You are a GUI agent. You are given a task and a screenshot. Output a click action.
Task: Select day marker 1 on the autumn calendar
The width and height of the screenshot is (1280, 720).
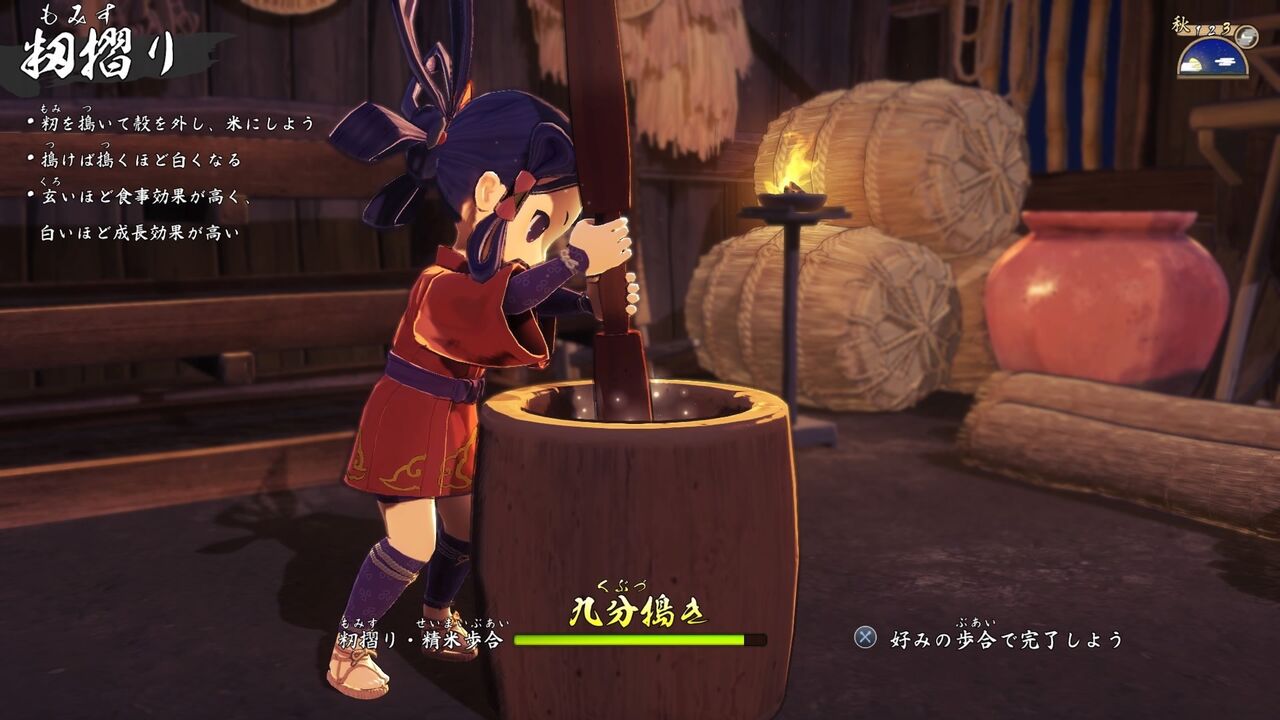click(1197, 30)
